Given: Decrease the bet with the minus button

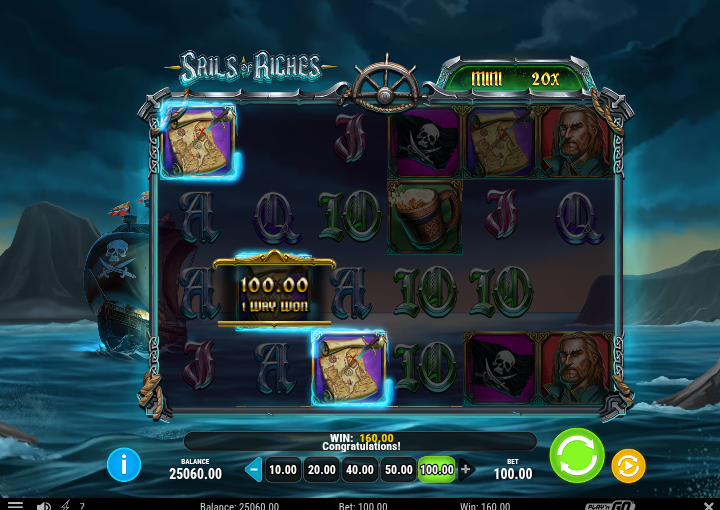Looking at the screenshot, I should click(x=254, y=469).
